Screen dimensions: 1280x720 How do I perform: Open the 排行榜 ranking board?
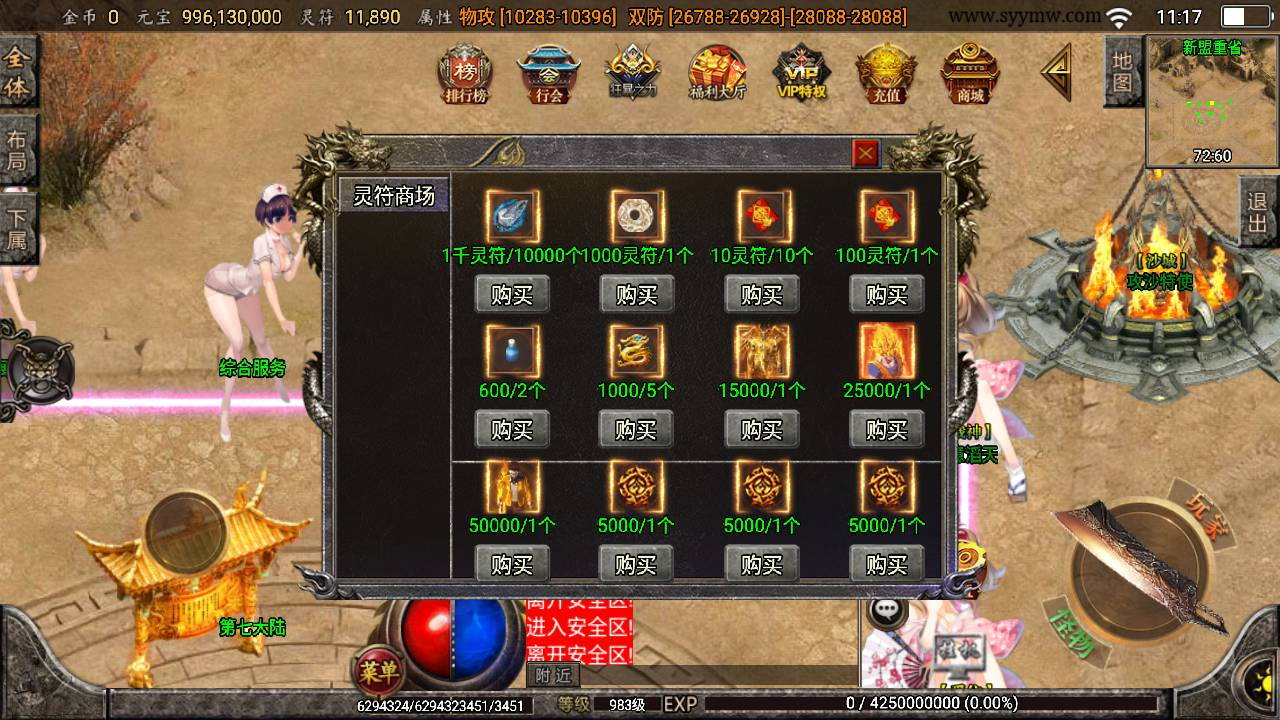pyautogui.click(x=465, y=75)
